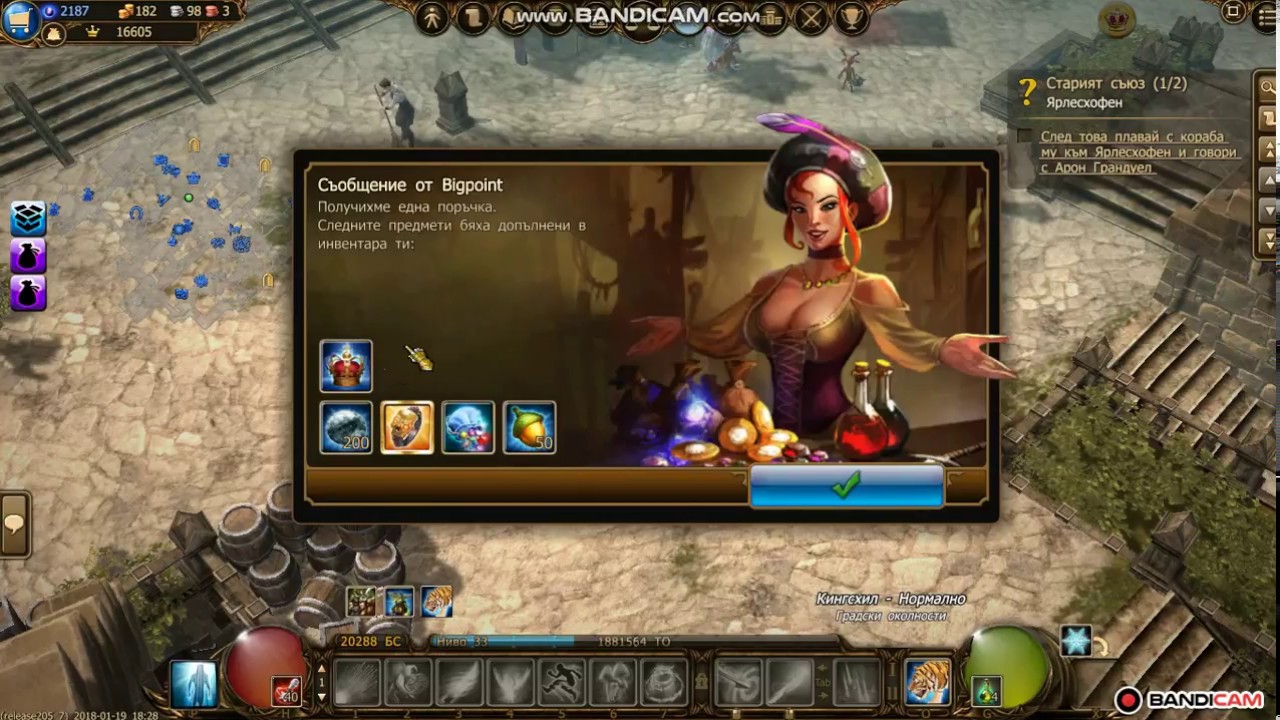Click the gold crown premium icon
This screenshot has width=1280, height=720.
coord(1111,18)
